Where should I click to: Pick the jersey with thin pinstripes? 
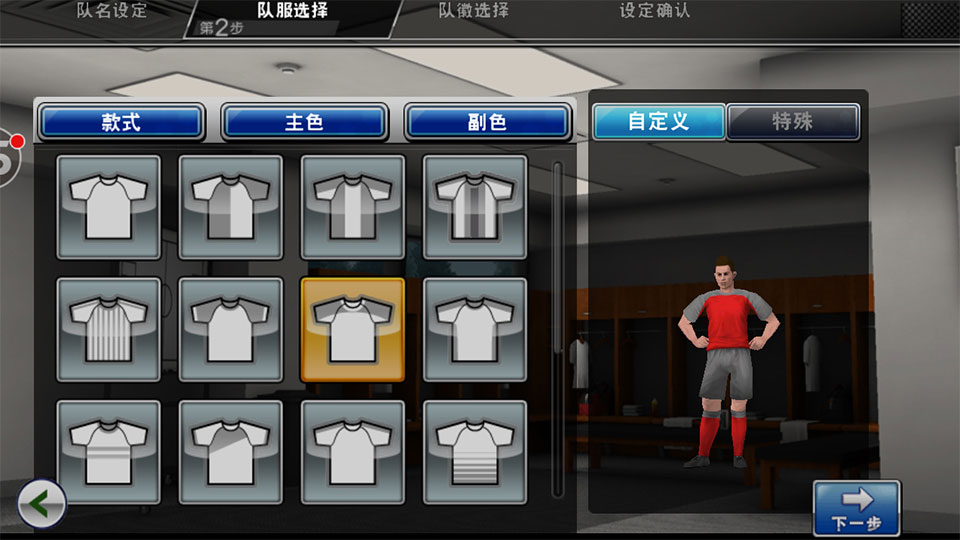point(108,329)
